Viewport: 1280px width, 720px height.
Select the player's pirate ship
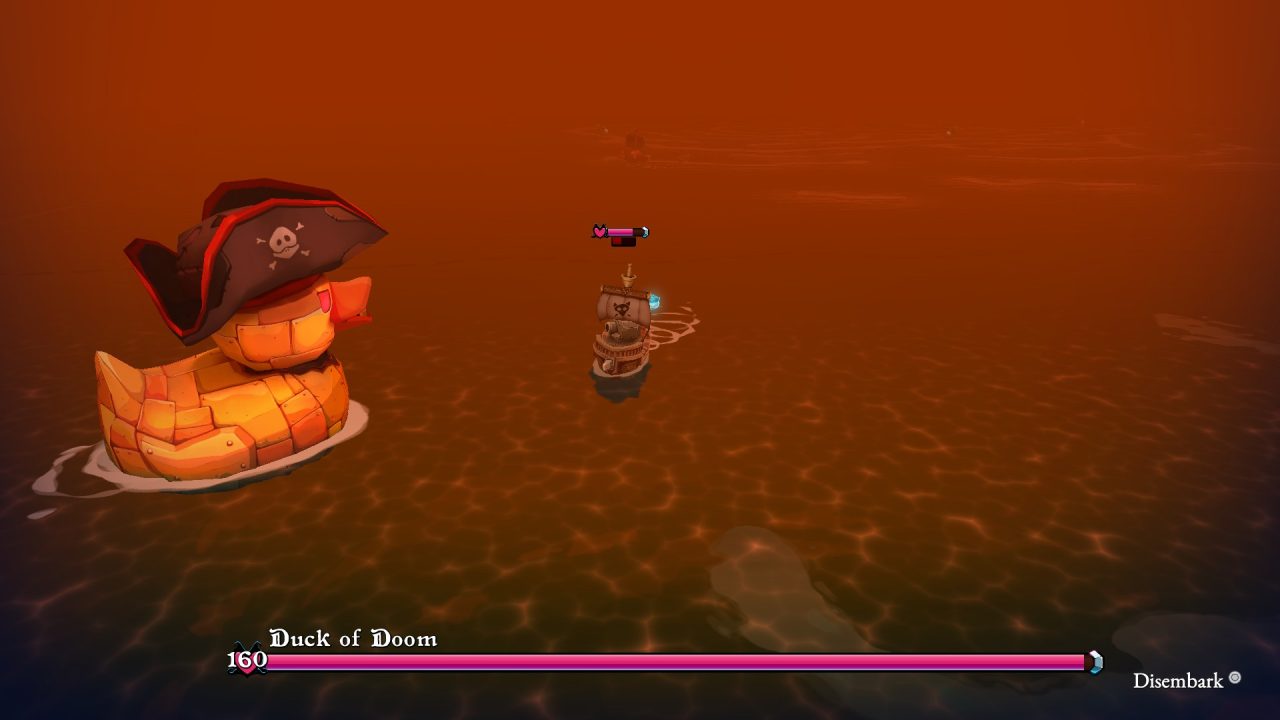pyautogui.click(x=620, y=330)
